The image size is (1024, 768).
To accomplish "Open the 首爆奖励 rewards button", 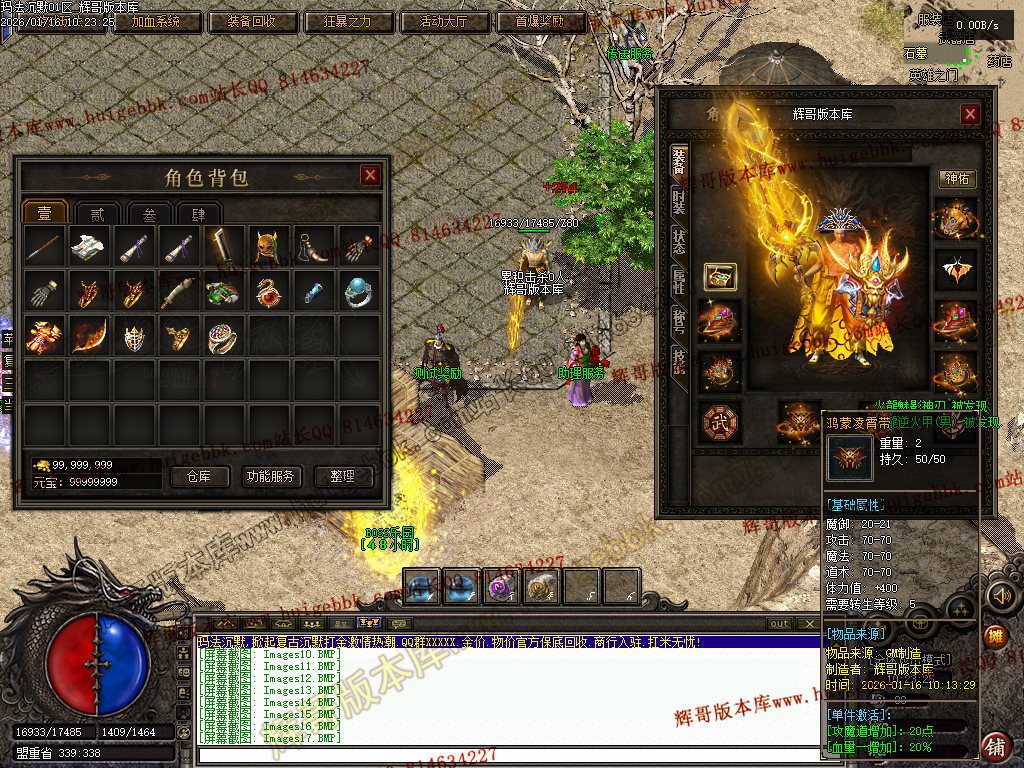I will (x=539, y=21).
